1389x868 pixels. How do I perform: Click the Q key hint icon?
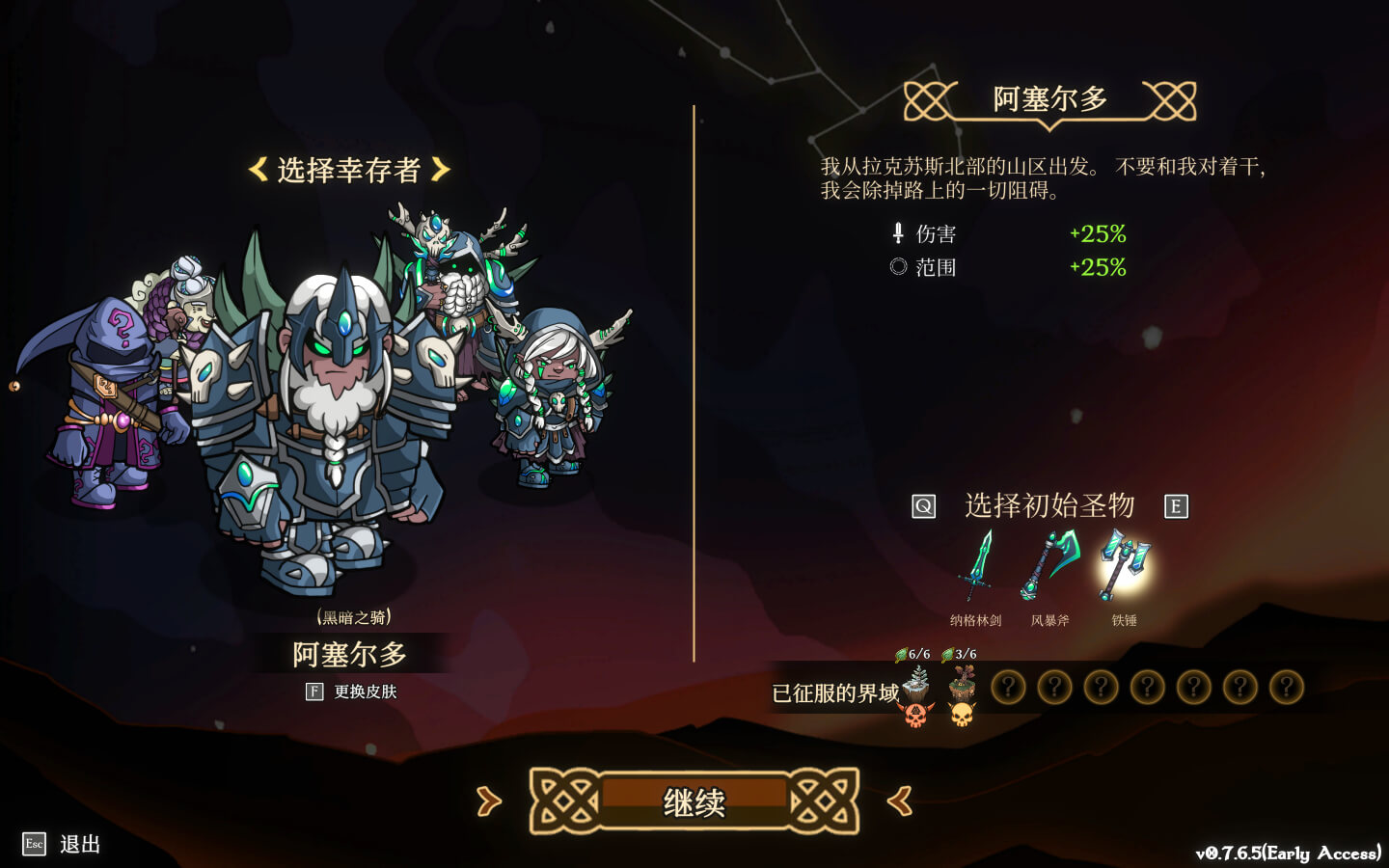coord(923,504)
